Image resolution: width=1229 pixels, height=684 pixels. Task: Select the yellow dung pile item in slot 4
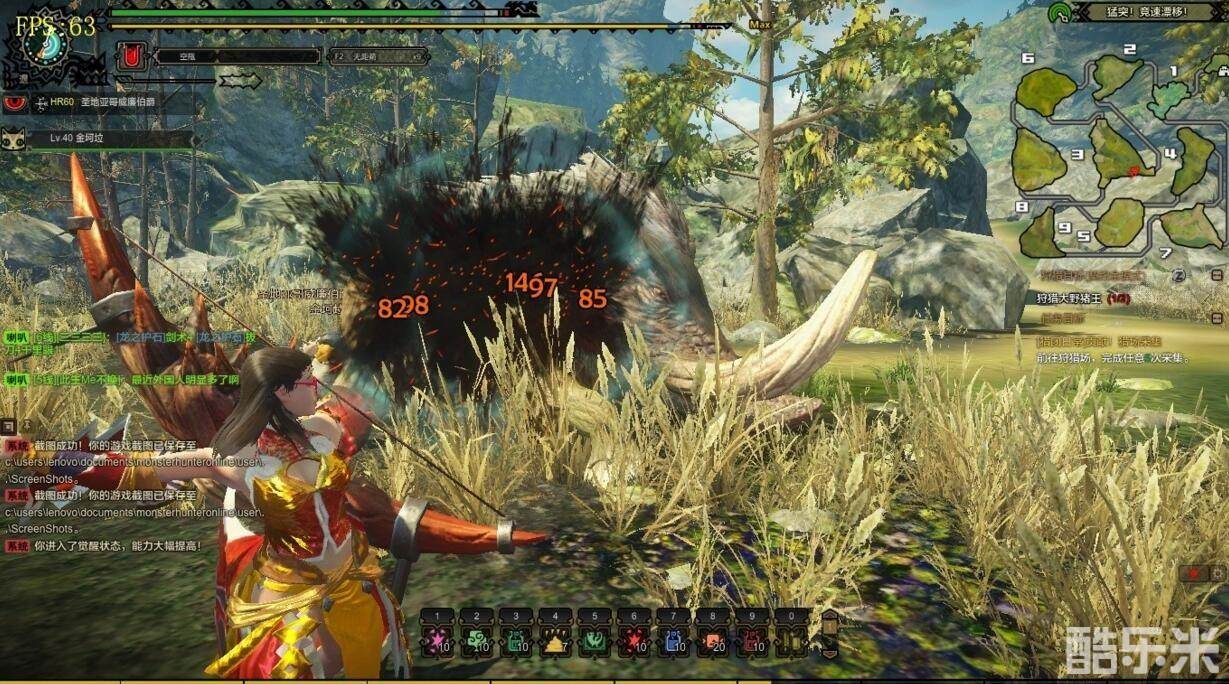[x=554, y=639]
